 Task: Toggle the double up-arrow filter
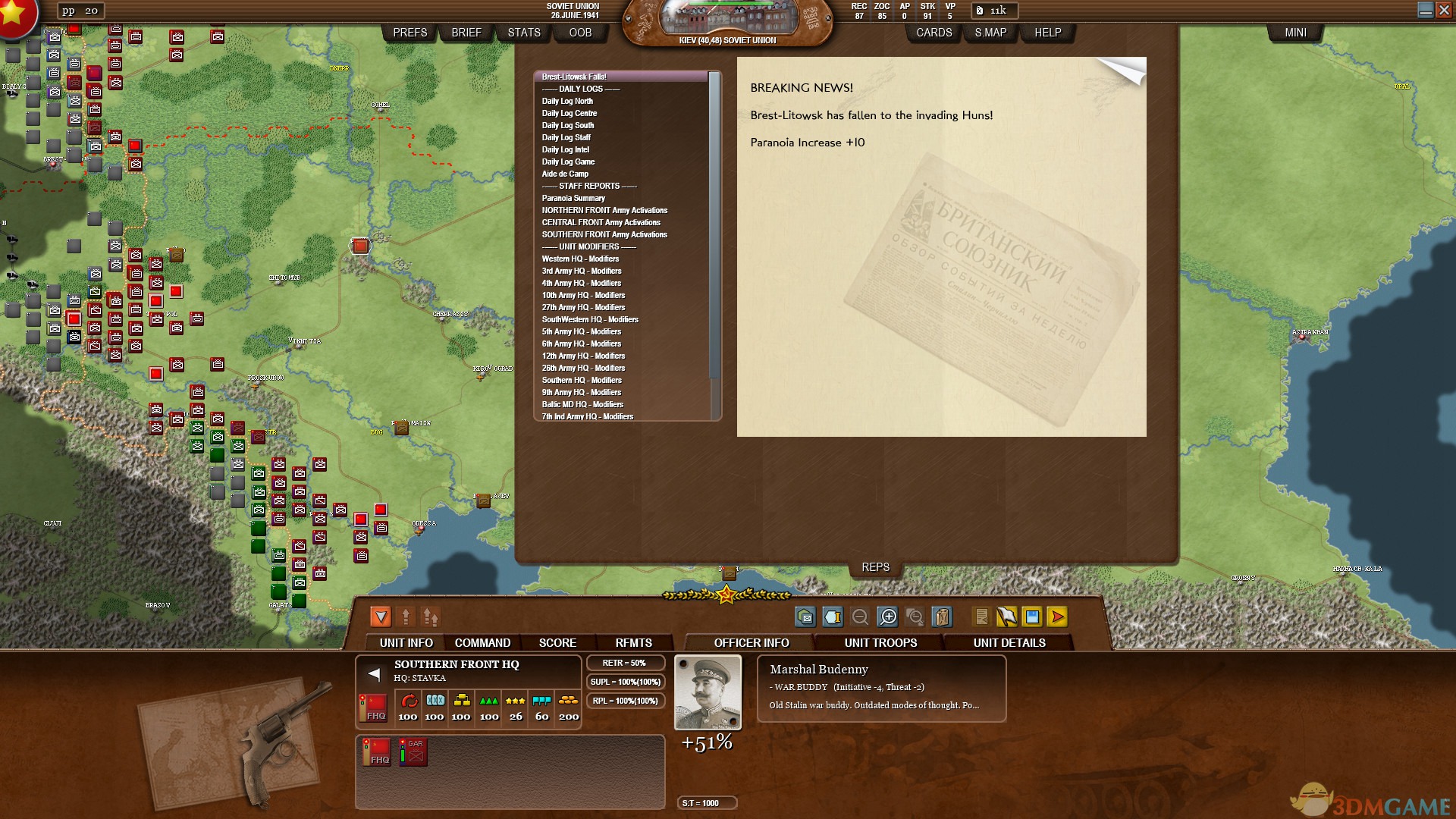tap(429, 617)
